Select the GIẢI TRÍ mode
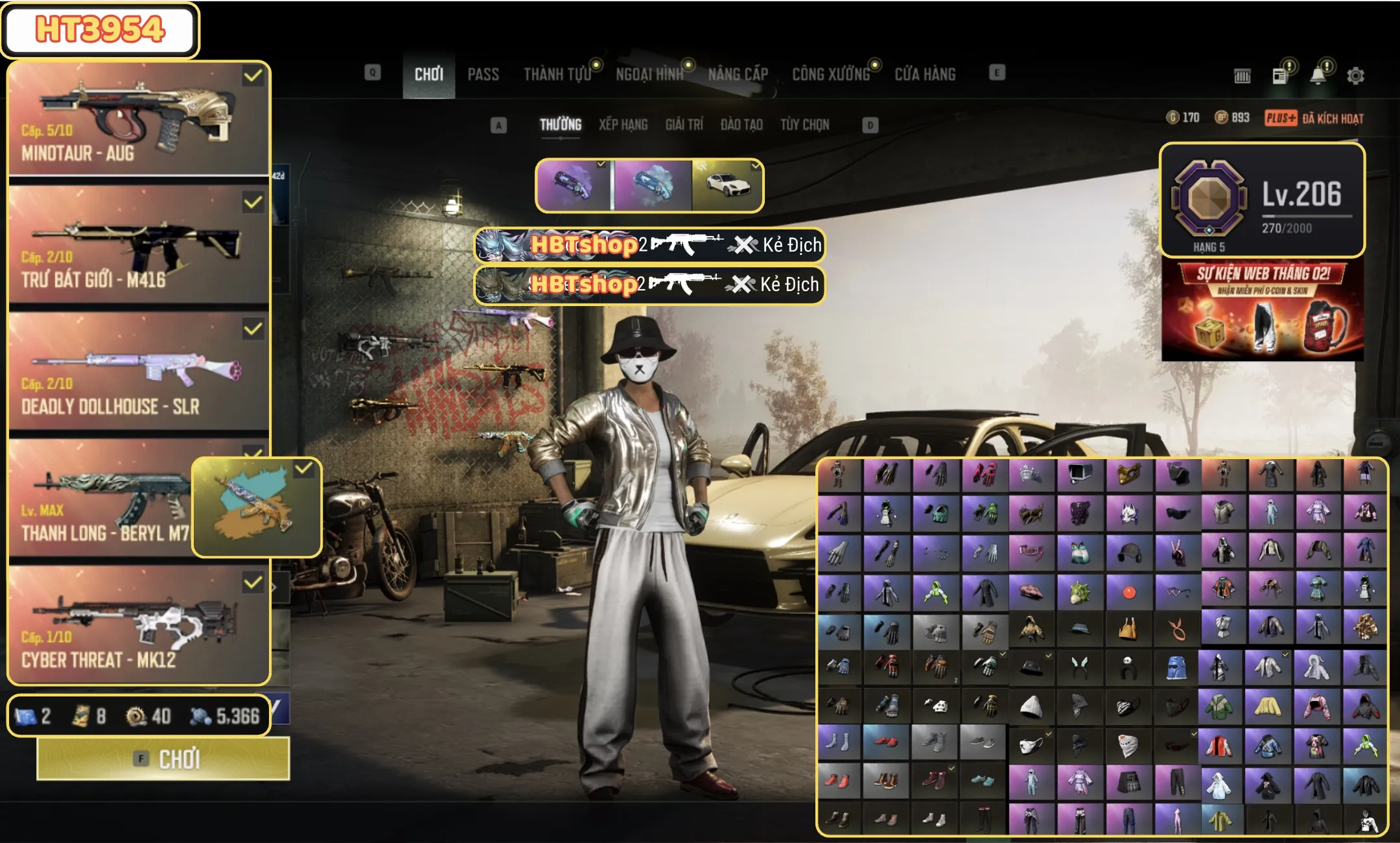This screenshot has height=843, width=1400. [x=684, y=125]
